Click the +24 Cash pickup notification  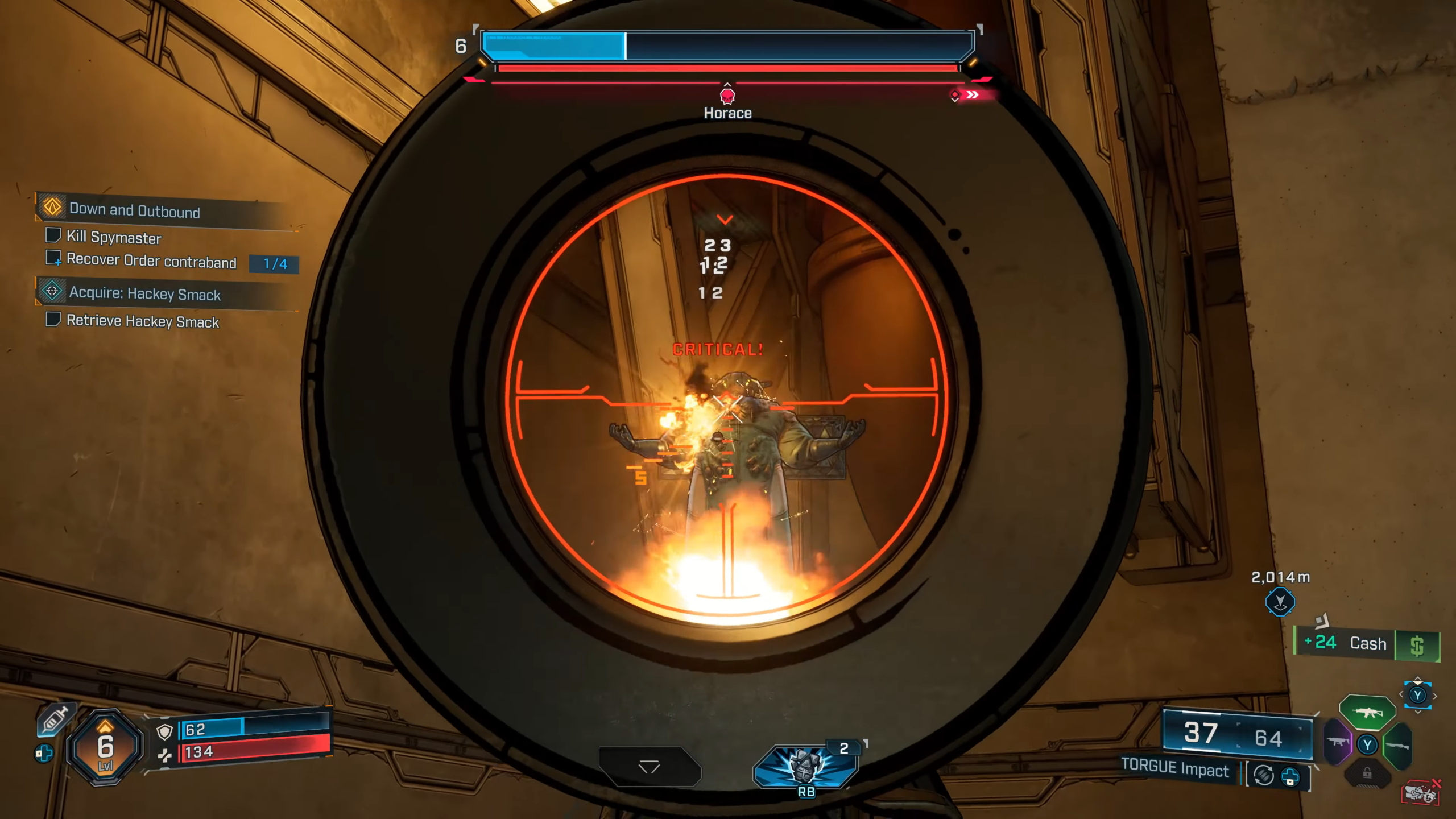(x=1366, y=644)
